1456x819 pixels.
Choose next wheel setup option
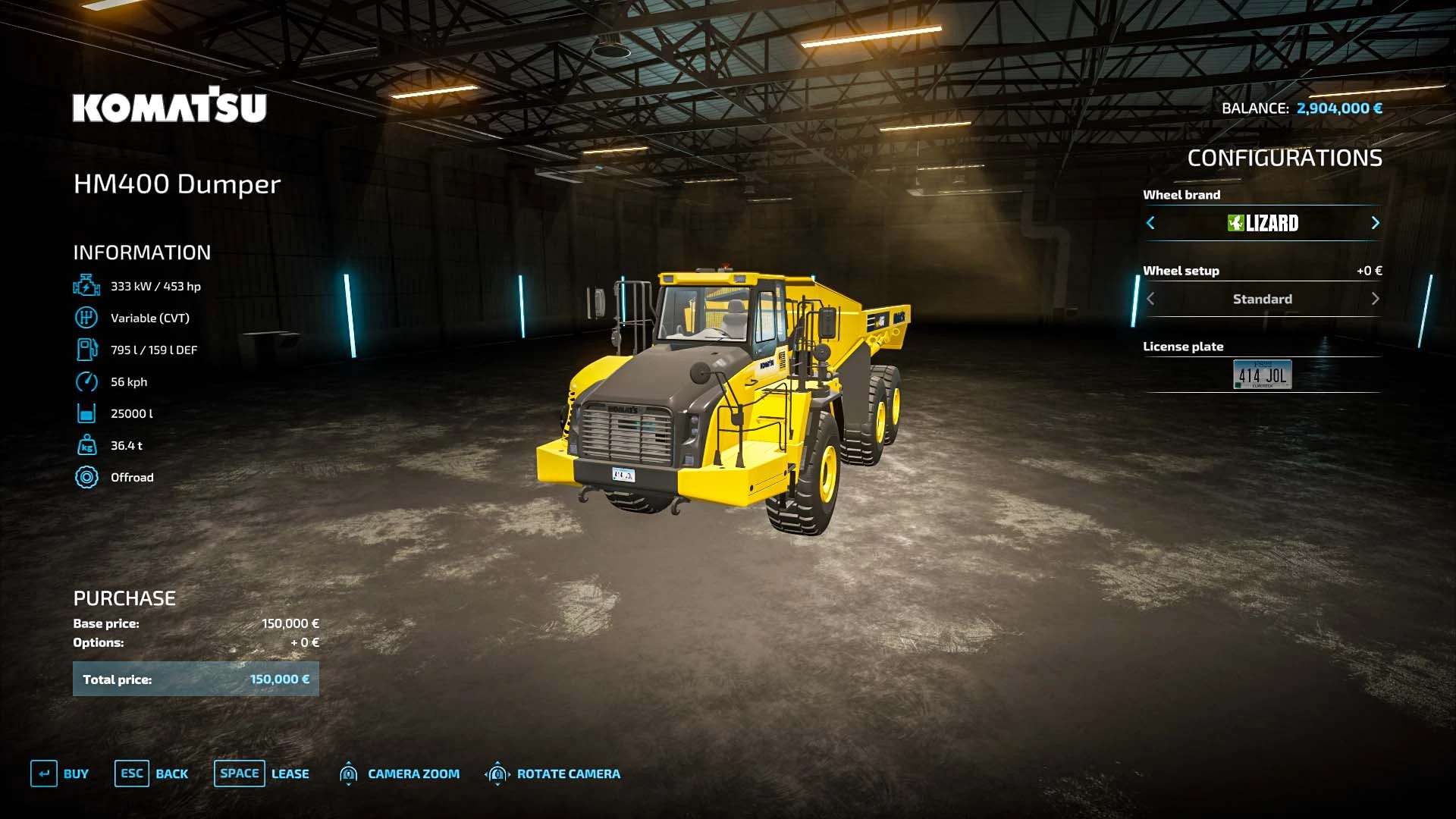coord(1375,299)
